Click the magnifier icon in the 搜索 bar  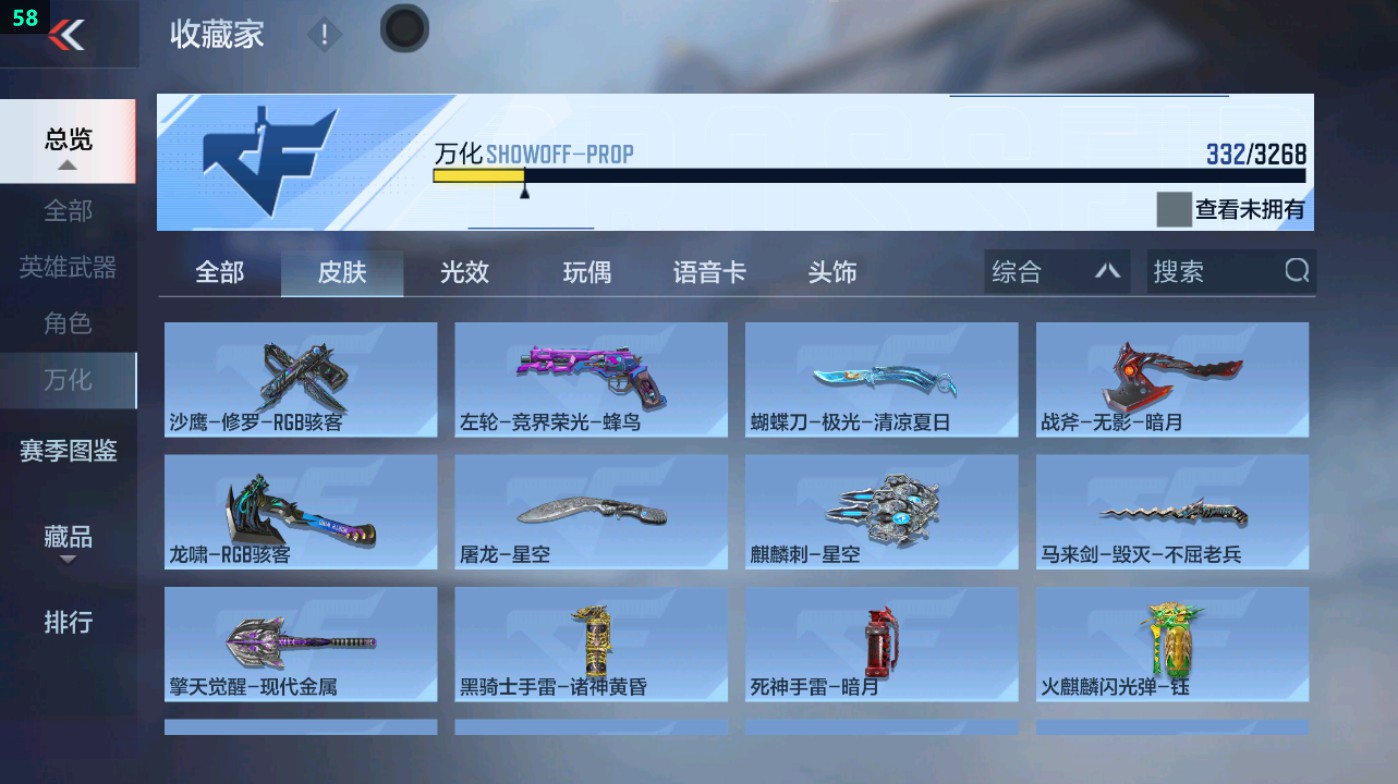tap(1297, 271)
